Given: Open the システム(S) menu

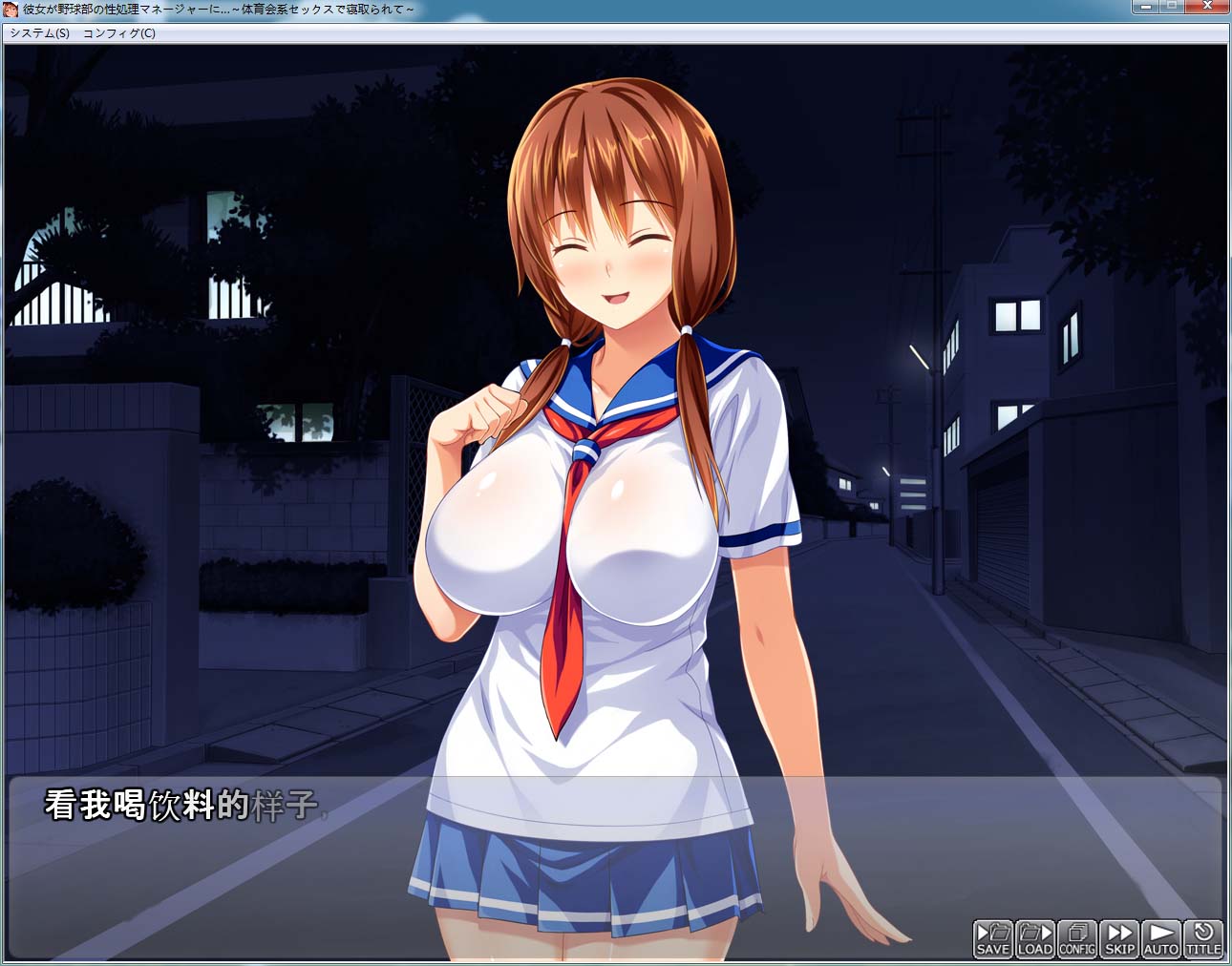Looking at the screenshot, I should coord(39,33).
